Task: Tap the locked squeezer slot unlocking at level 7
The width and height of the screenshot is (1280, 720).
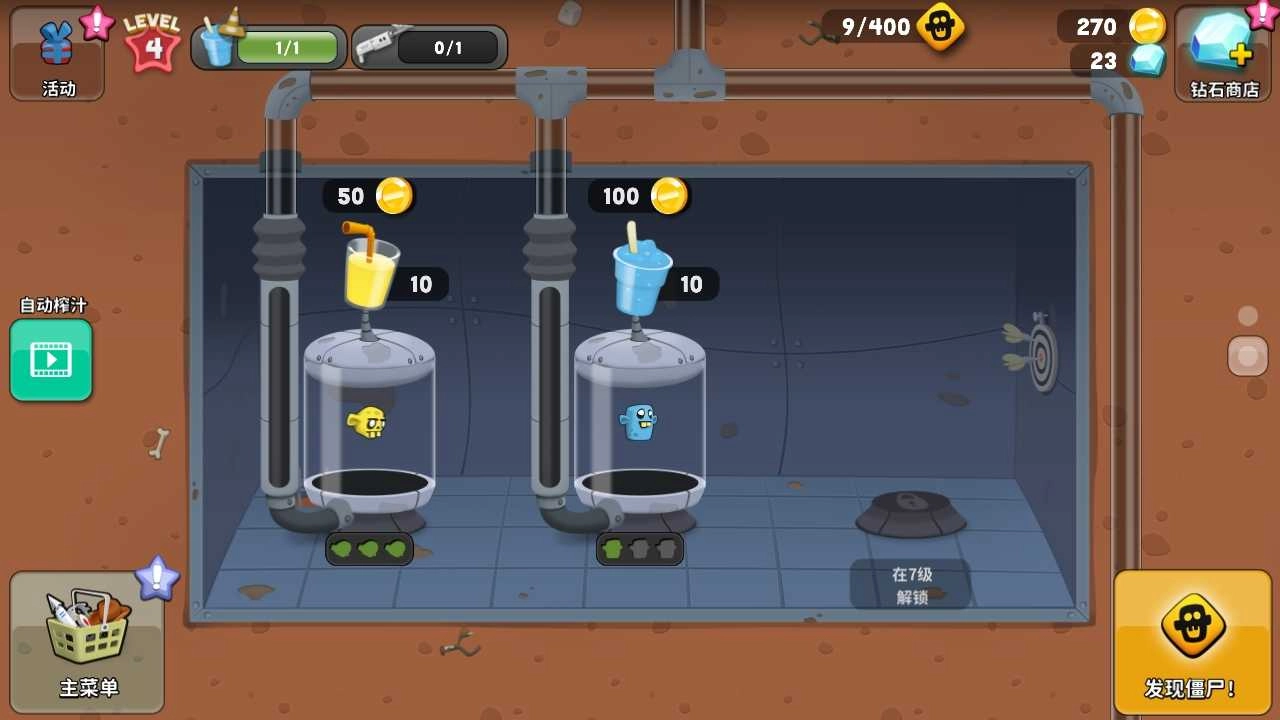Action: [910, 512]
